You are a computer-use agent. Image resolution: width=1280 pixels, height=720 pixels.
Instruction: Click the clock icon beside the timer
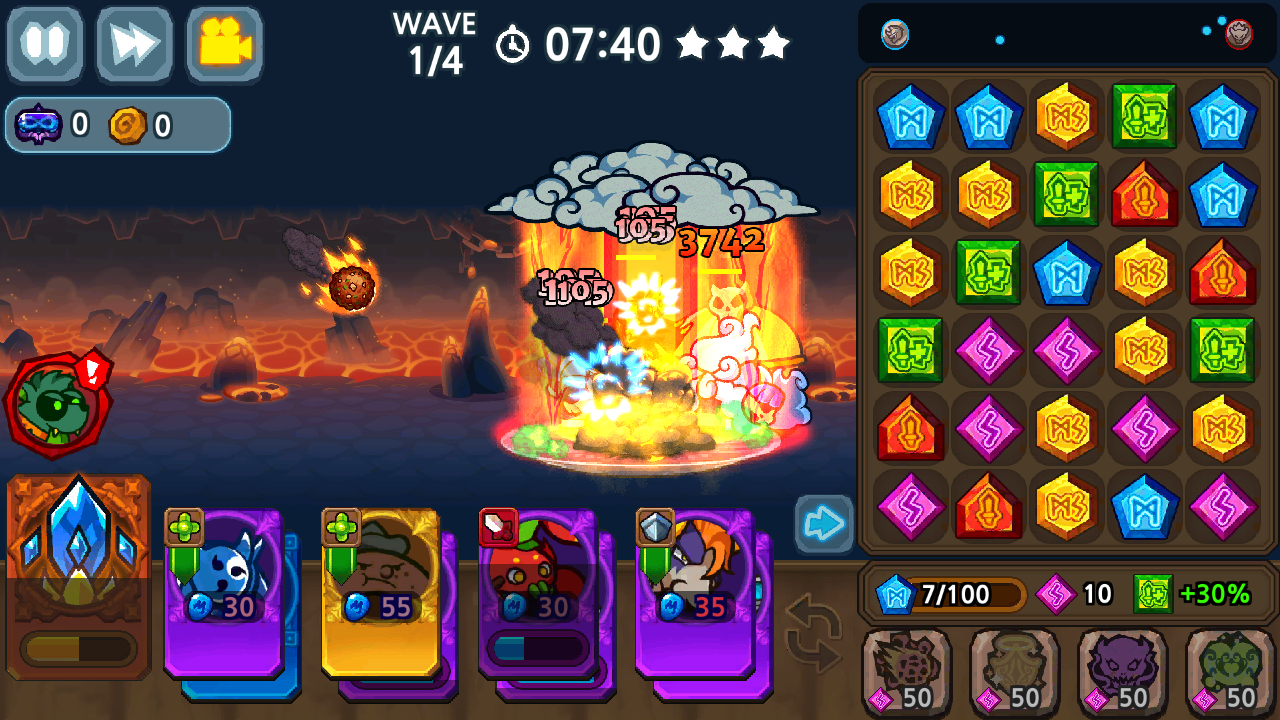pos(511,43)
